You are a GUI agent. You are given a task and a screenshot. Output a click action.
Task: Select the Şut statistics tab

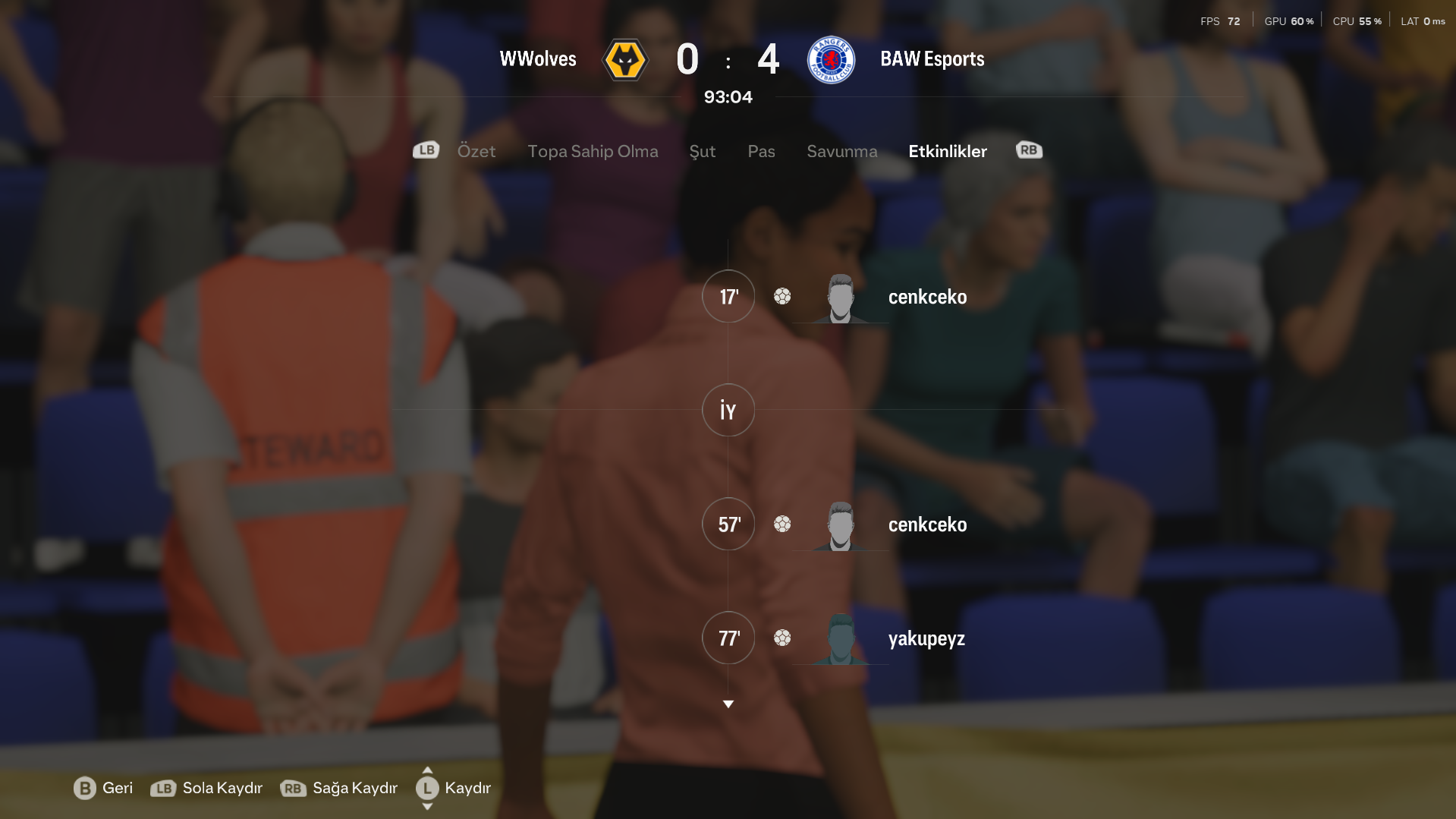(702, 151)
